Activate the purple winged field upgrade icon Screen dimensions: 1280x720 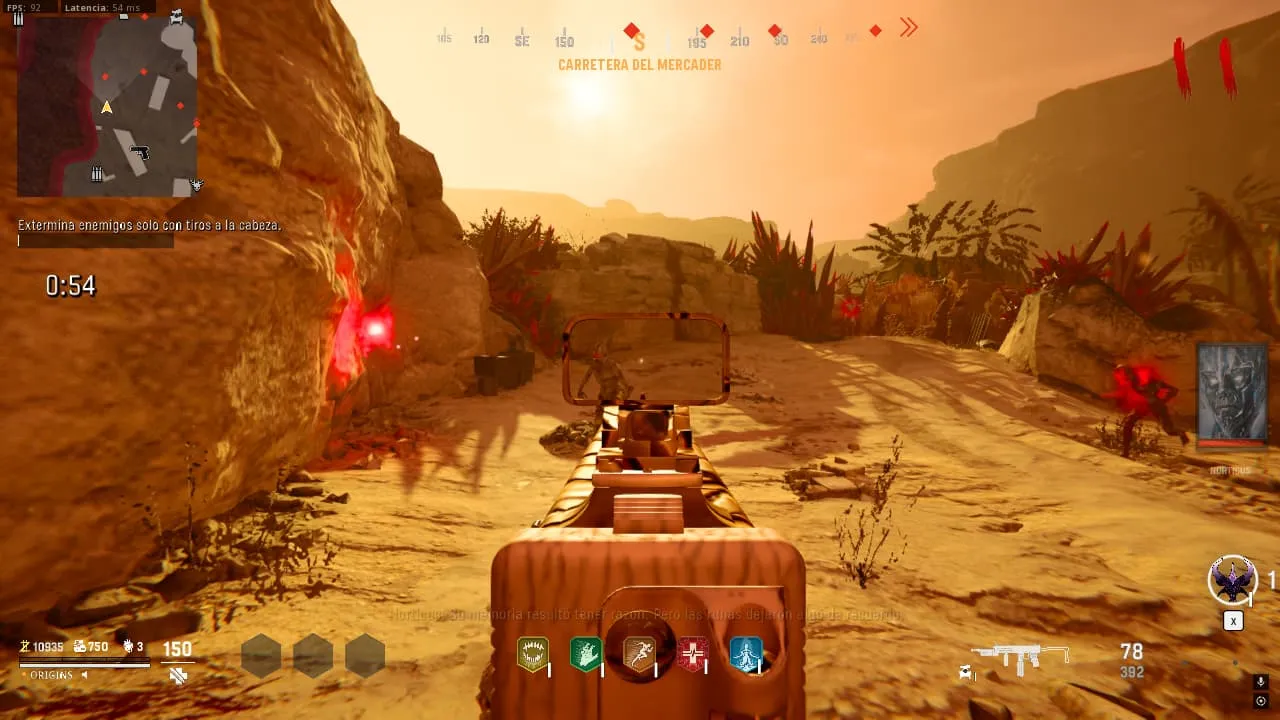pyautogui.click(x=1232, y=580)
